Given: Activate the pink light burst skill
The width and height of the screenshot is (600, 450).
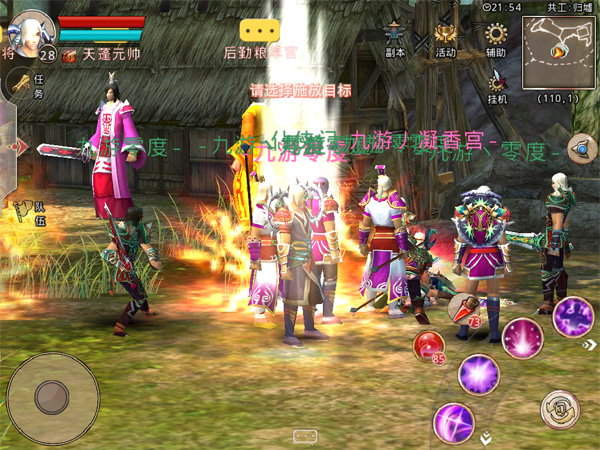Looking at the screenshot, I should click(522, 338).
